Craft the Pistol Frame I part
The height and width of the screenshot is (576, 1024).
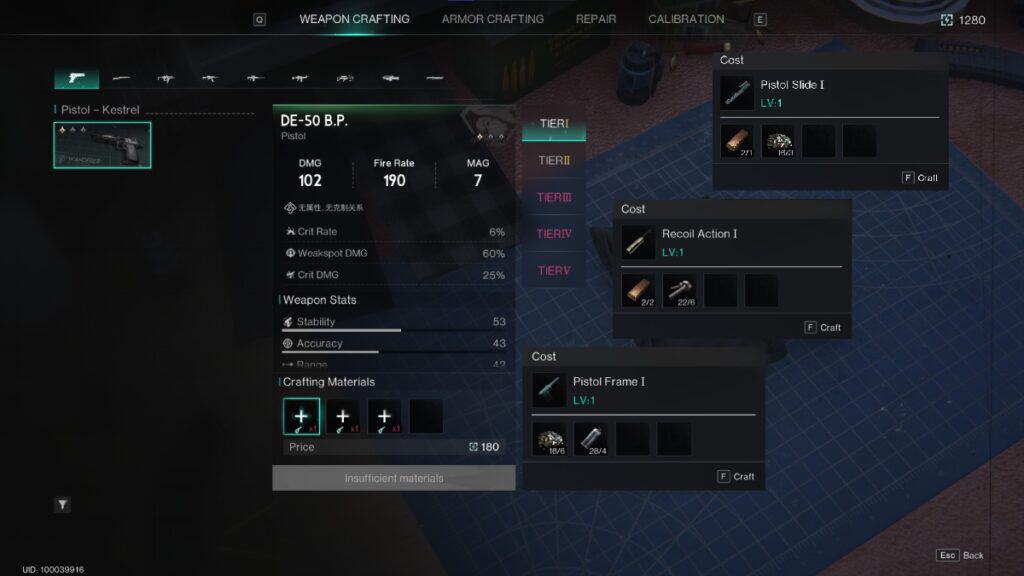click(x=737, y=476)
